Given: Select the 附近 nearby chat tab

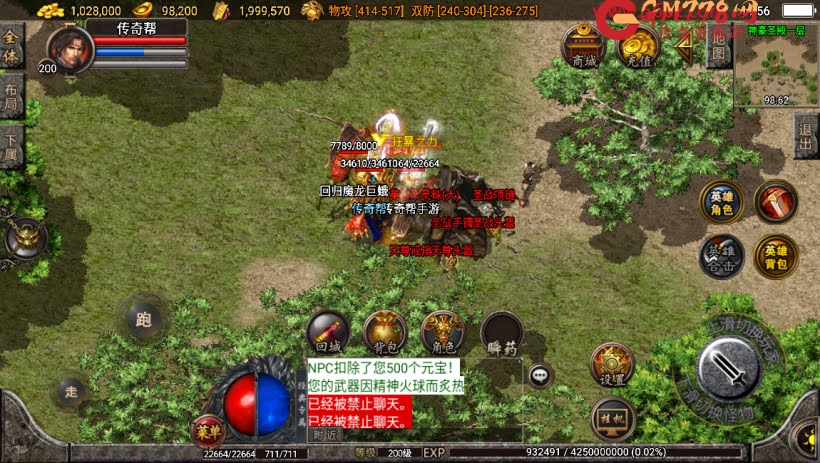Looking at the screenshot, I should coord(325,435).
